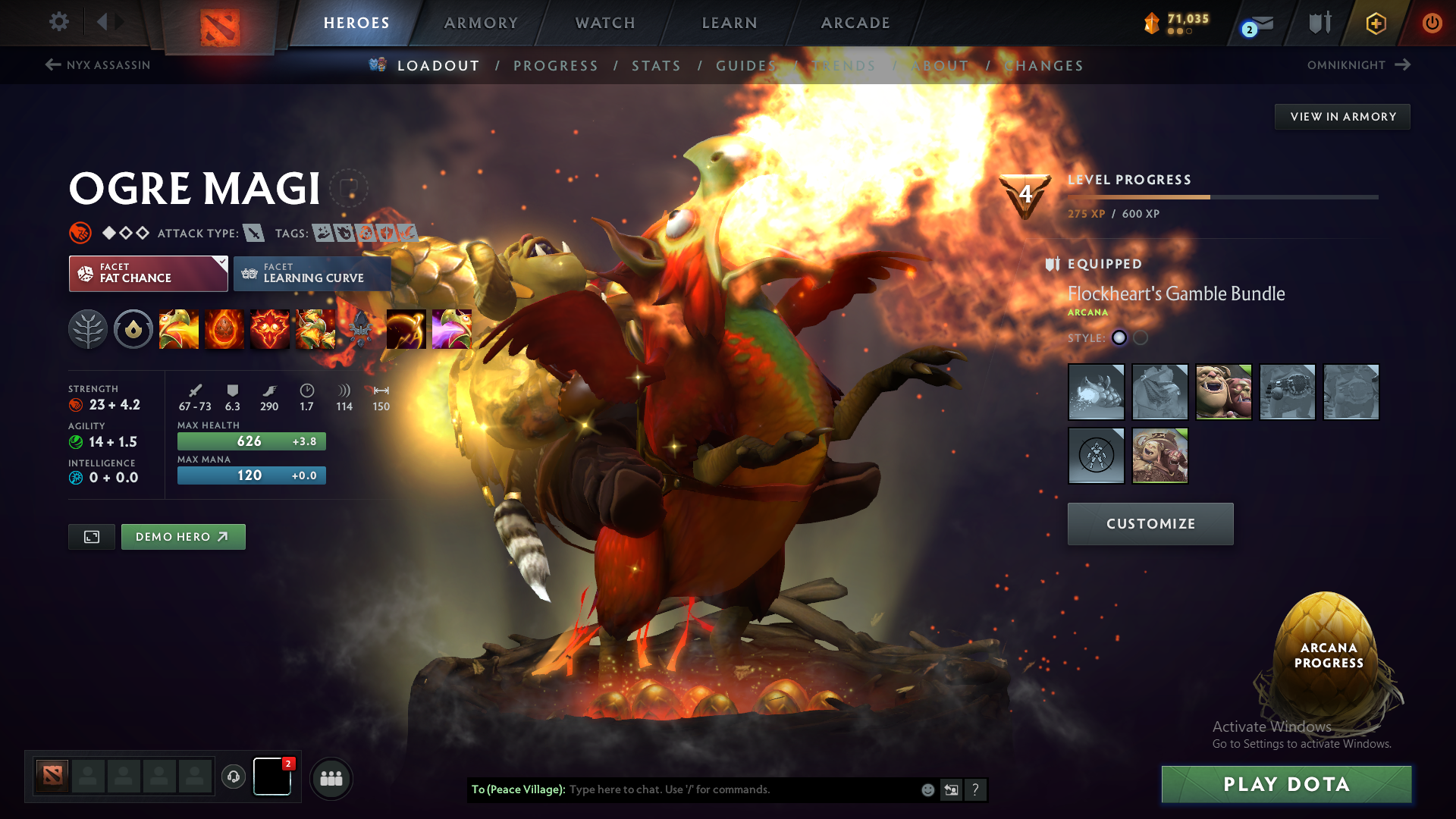Viewport: 1456px width, 819px height.
Task: Expand the Fat Chance facet dropdown arrow
Action: coord(221,263)
